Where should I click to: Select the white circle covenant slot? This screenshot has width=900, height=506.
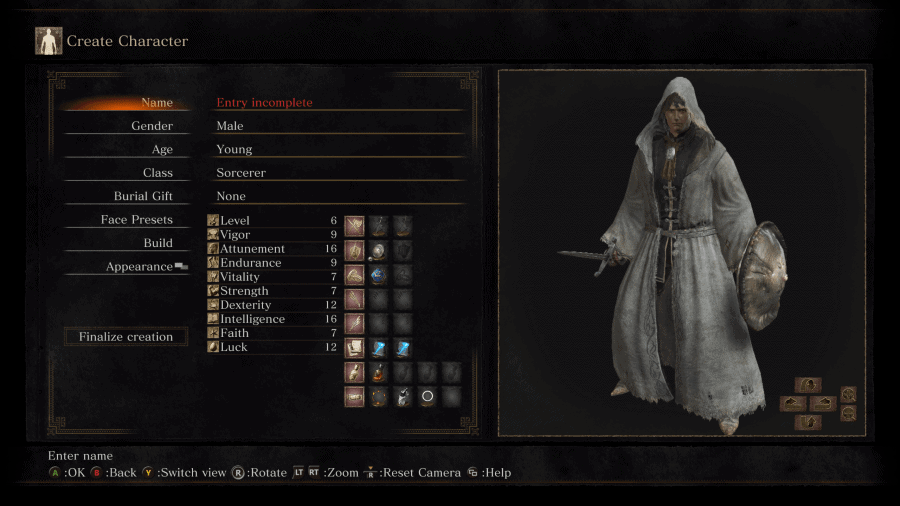coord(427,397)
